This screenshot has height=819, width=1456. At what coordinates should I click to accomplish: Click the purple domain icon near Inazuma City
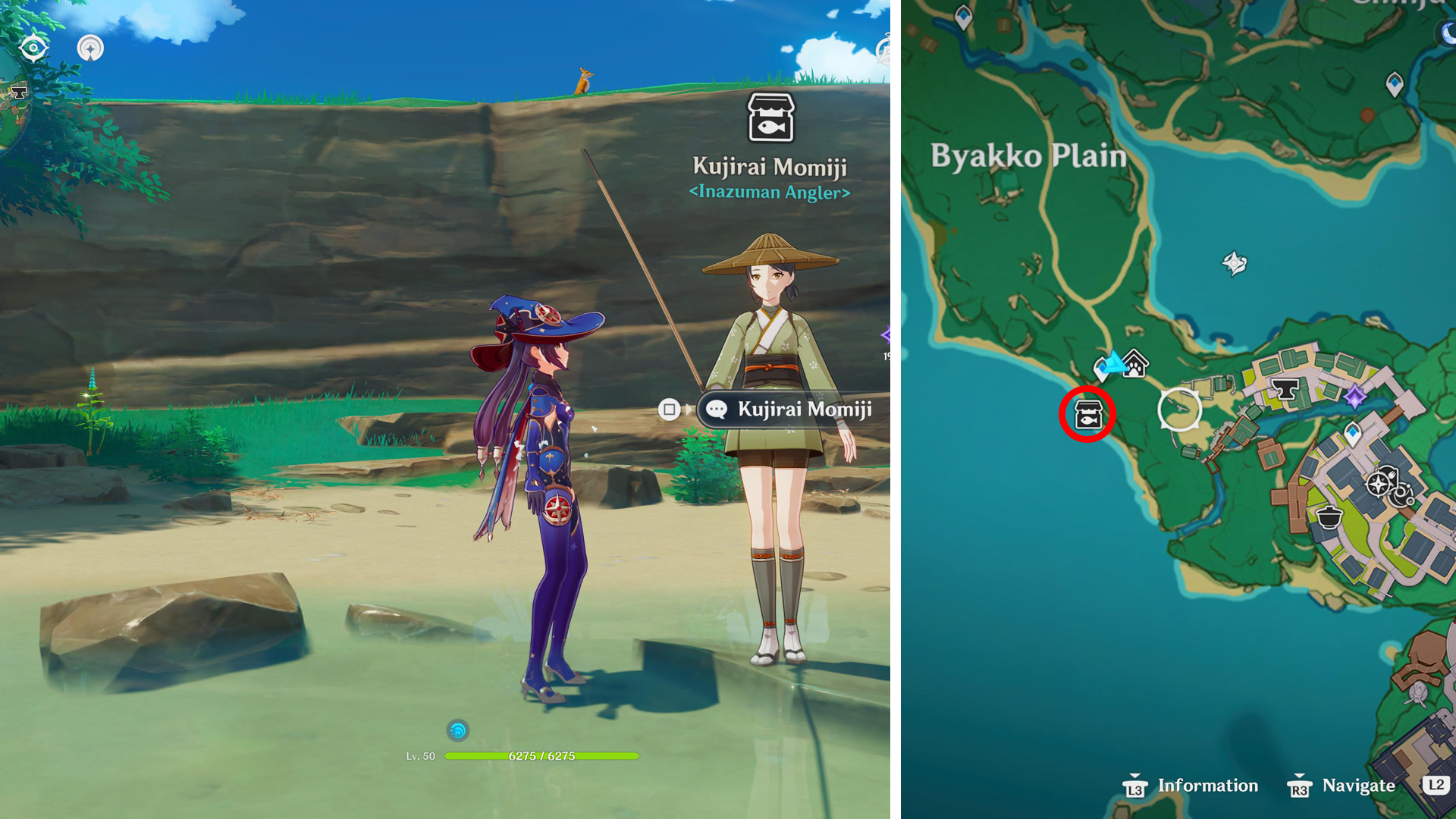tap(1354, 396)
